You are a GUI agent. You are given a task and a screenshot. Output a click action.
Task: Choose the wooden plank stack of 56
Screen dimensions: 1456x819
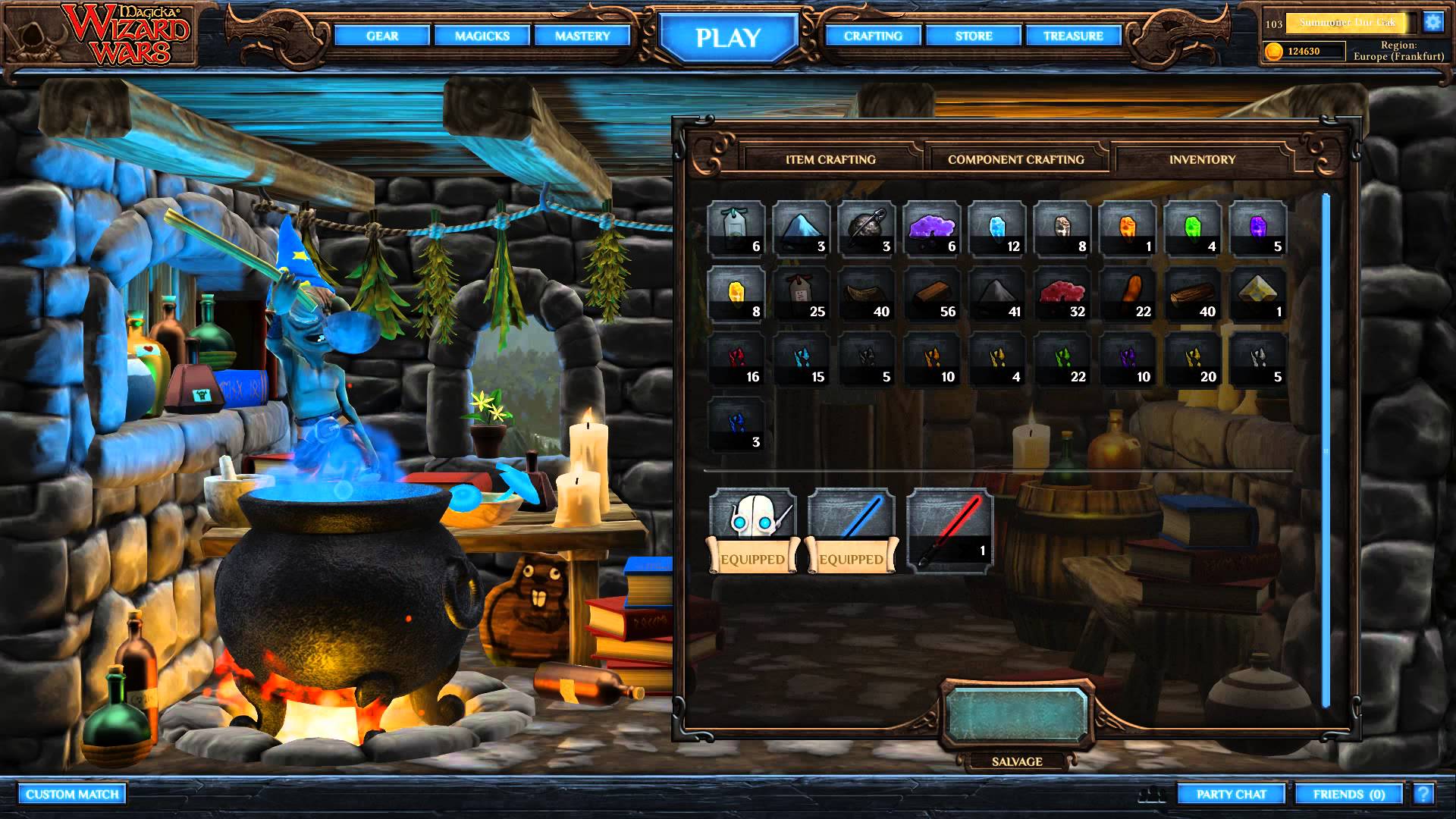pyautogui.click(x=931, y=293)
